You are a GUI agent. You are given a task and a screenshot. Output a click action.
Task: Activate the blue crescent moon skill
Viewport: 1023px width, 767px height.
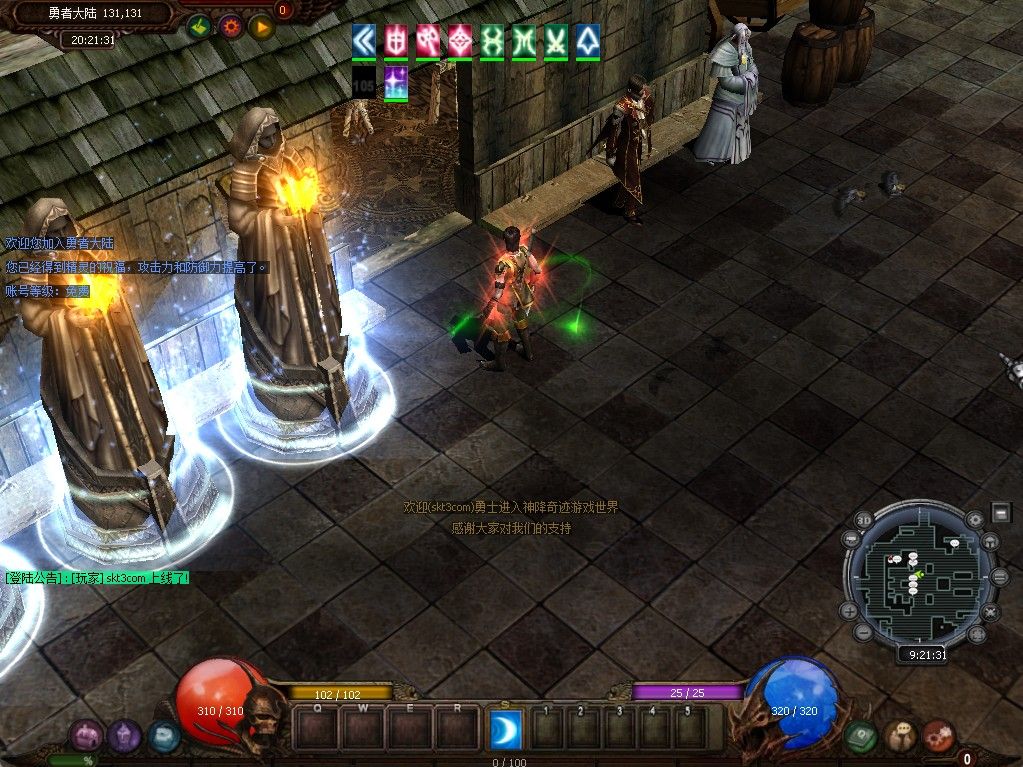pos(505,728)
